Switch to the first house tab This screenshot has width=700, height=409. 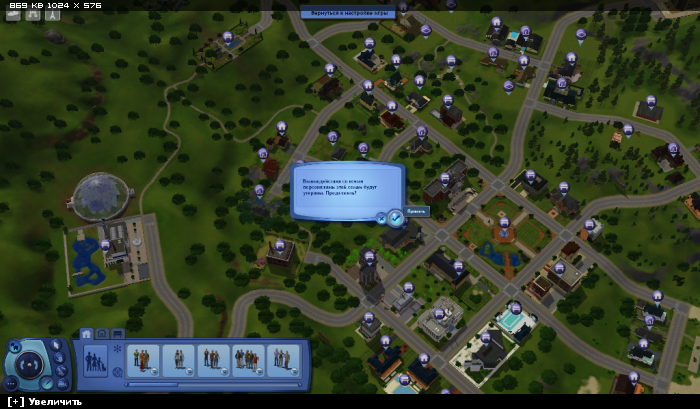[86, 334]
